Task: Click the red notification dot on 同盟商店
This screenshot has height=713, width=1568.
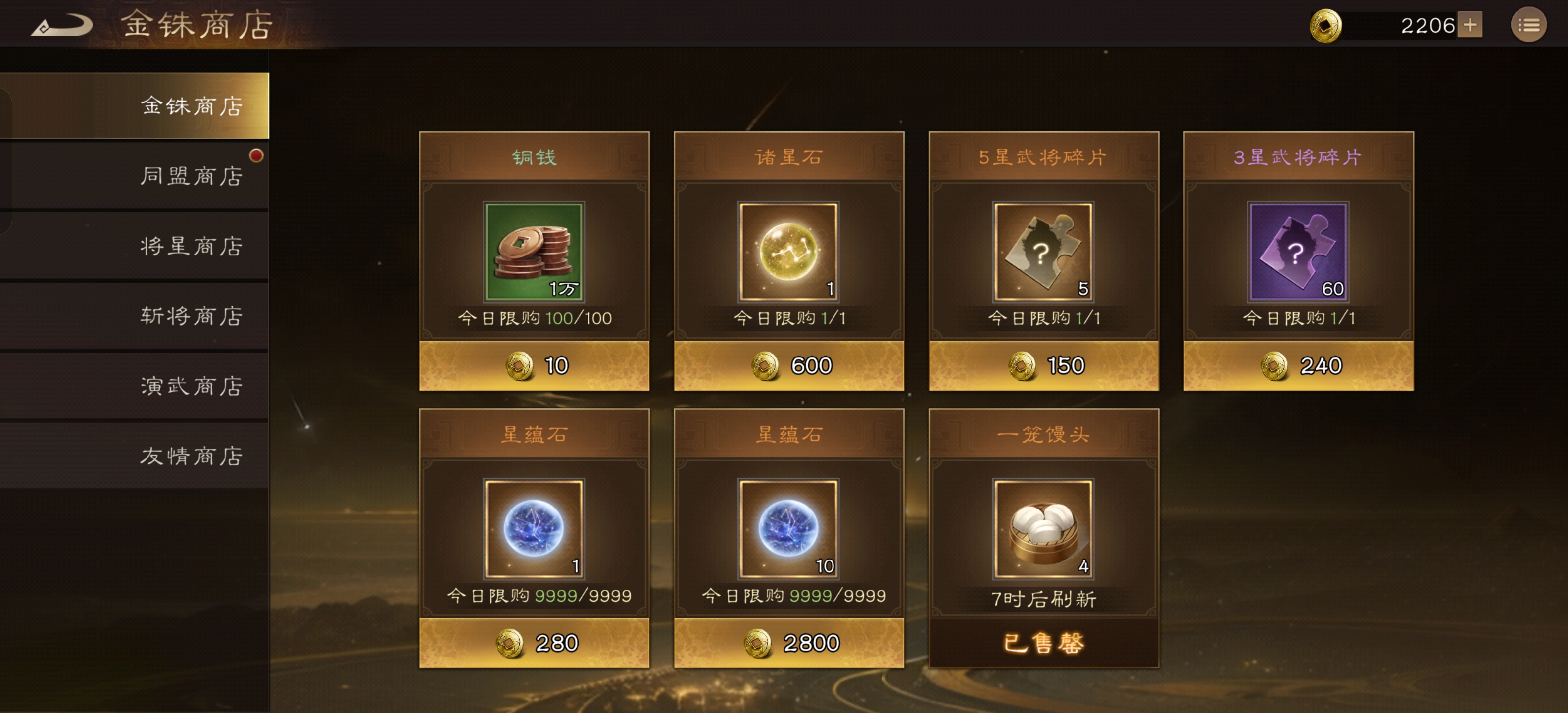Action: pyautogui.click(x=256, y=156)
